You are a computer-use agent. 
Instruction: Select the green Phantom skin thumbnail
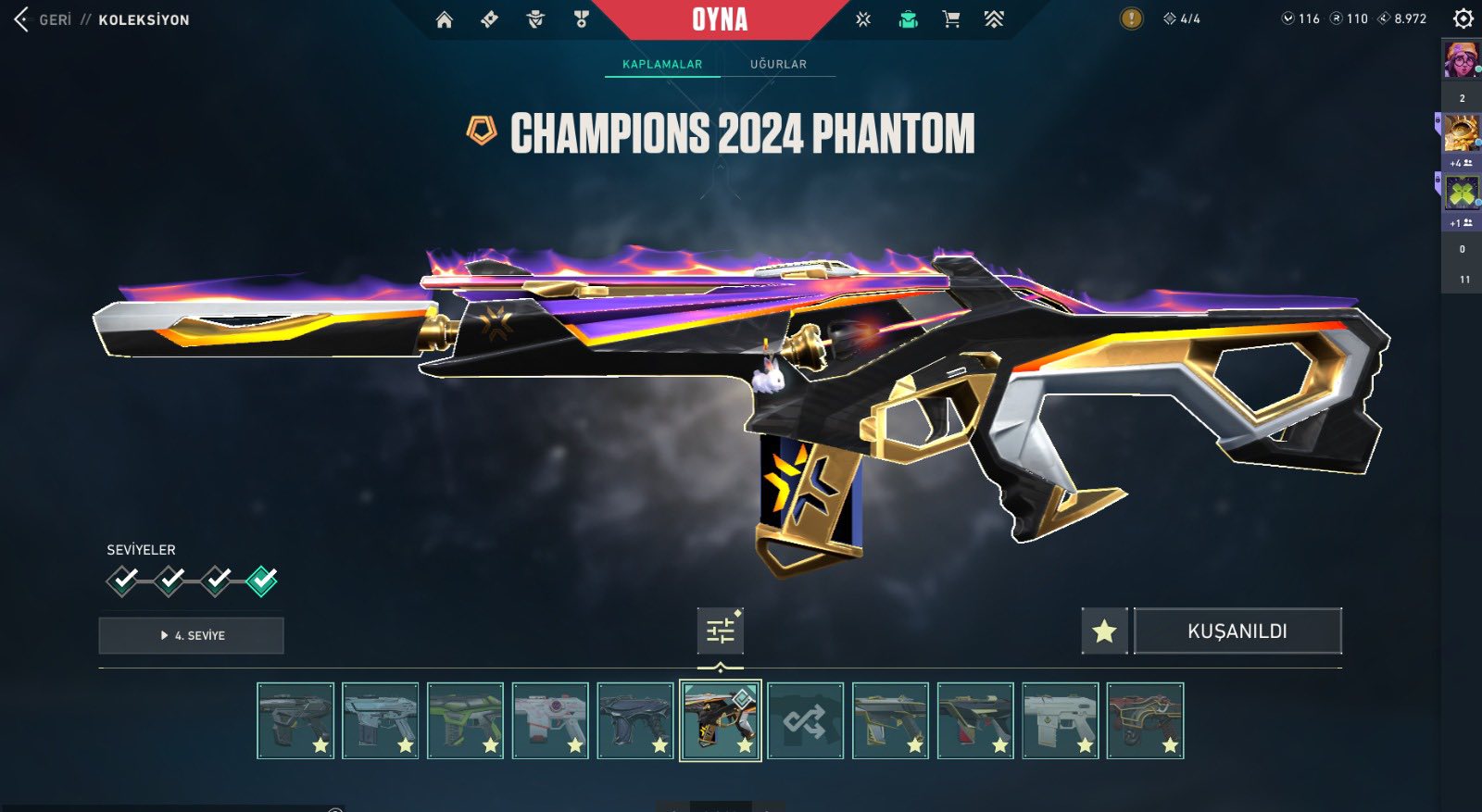tap(465, 721)
